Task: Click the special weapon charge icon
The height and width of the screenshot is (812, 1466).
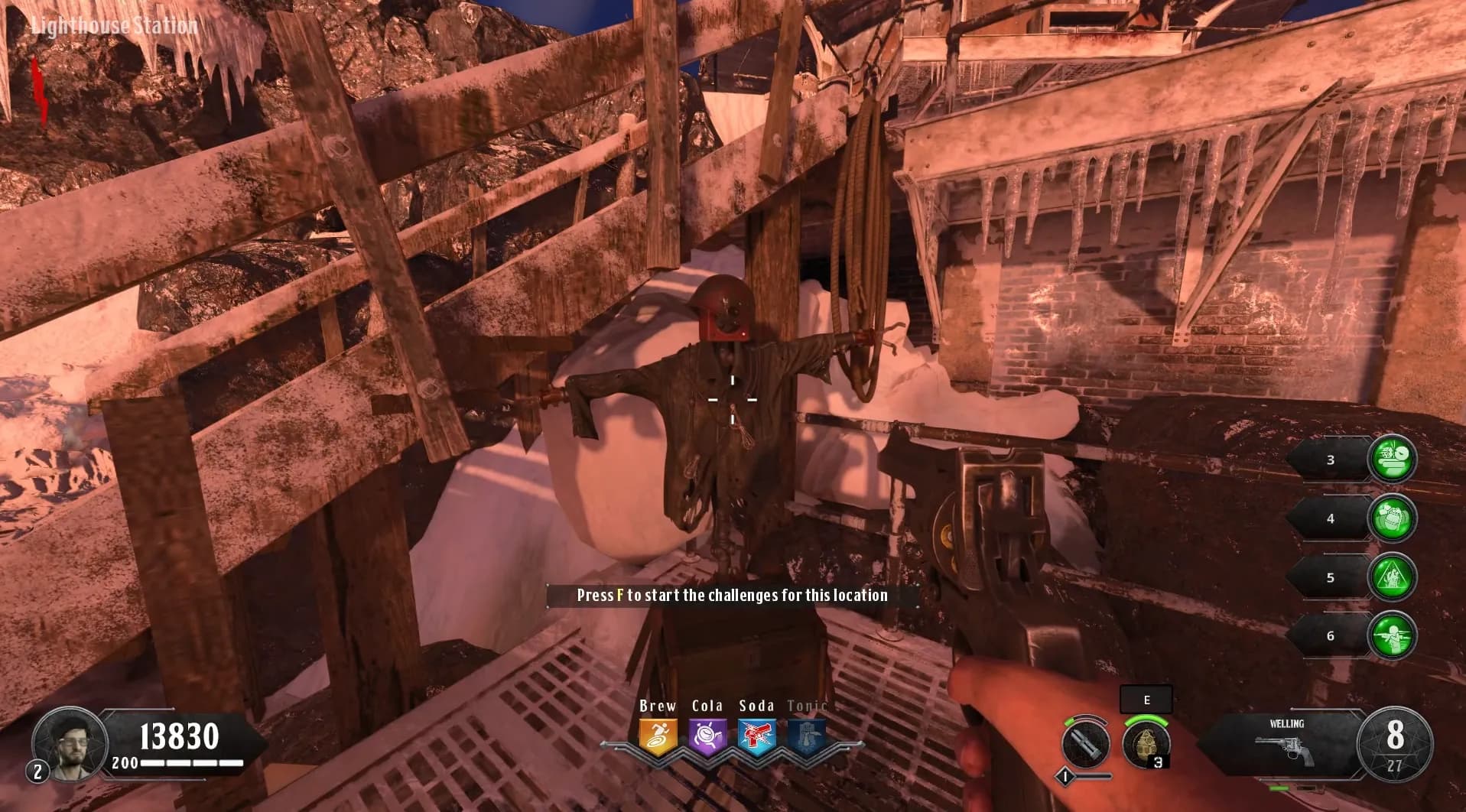Action: pos(1086,742)
